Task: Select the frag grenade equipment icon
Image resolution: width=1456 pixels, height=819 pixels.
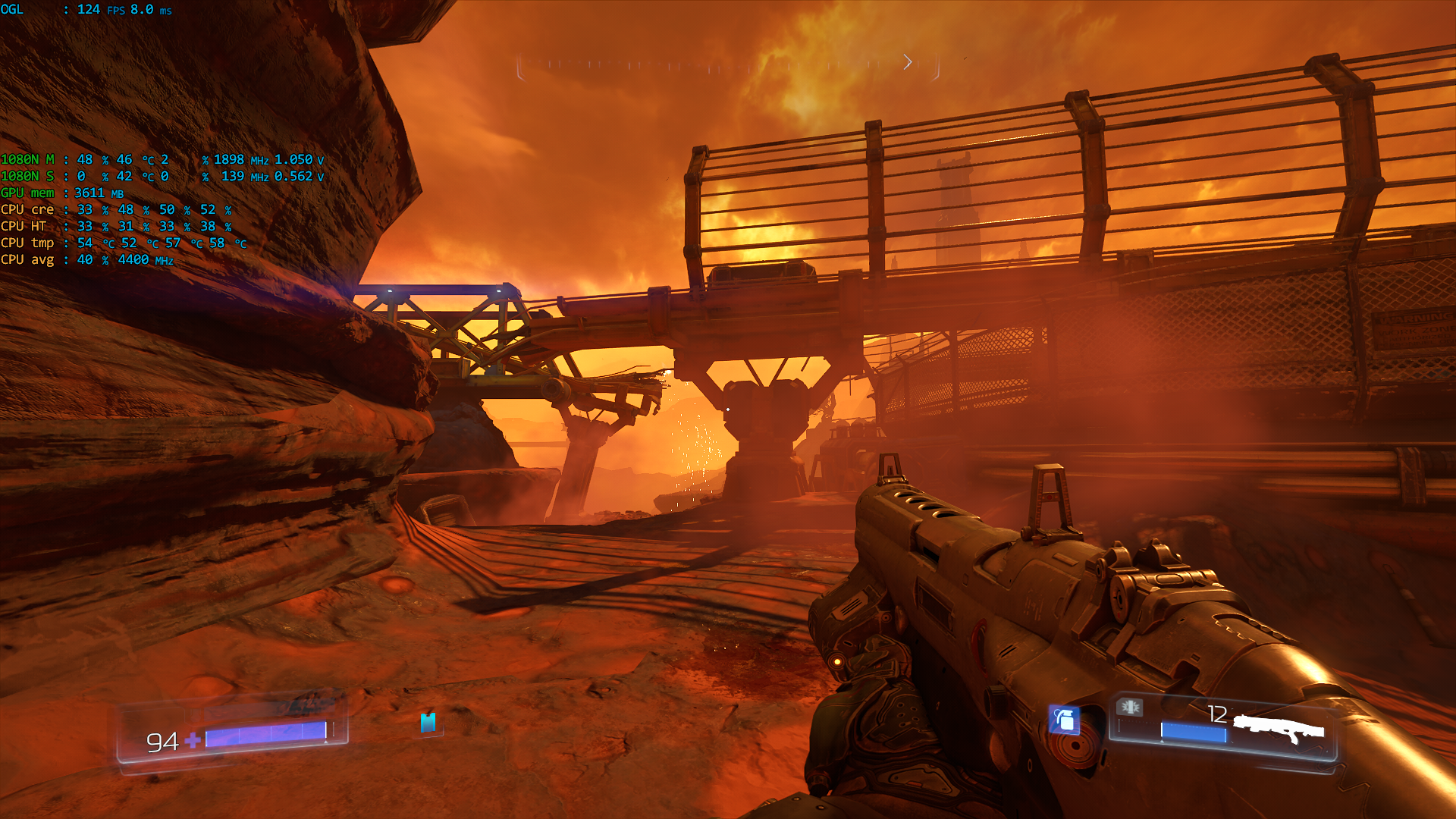Action: 1064,719
